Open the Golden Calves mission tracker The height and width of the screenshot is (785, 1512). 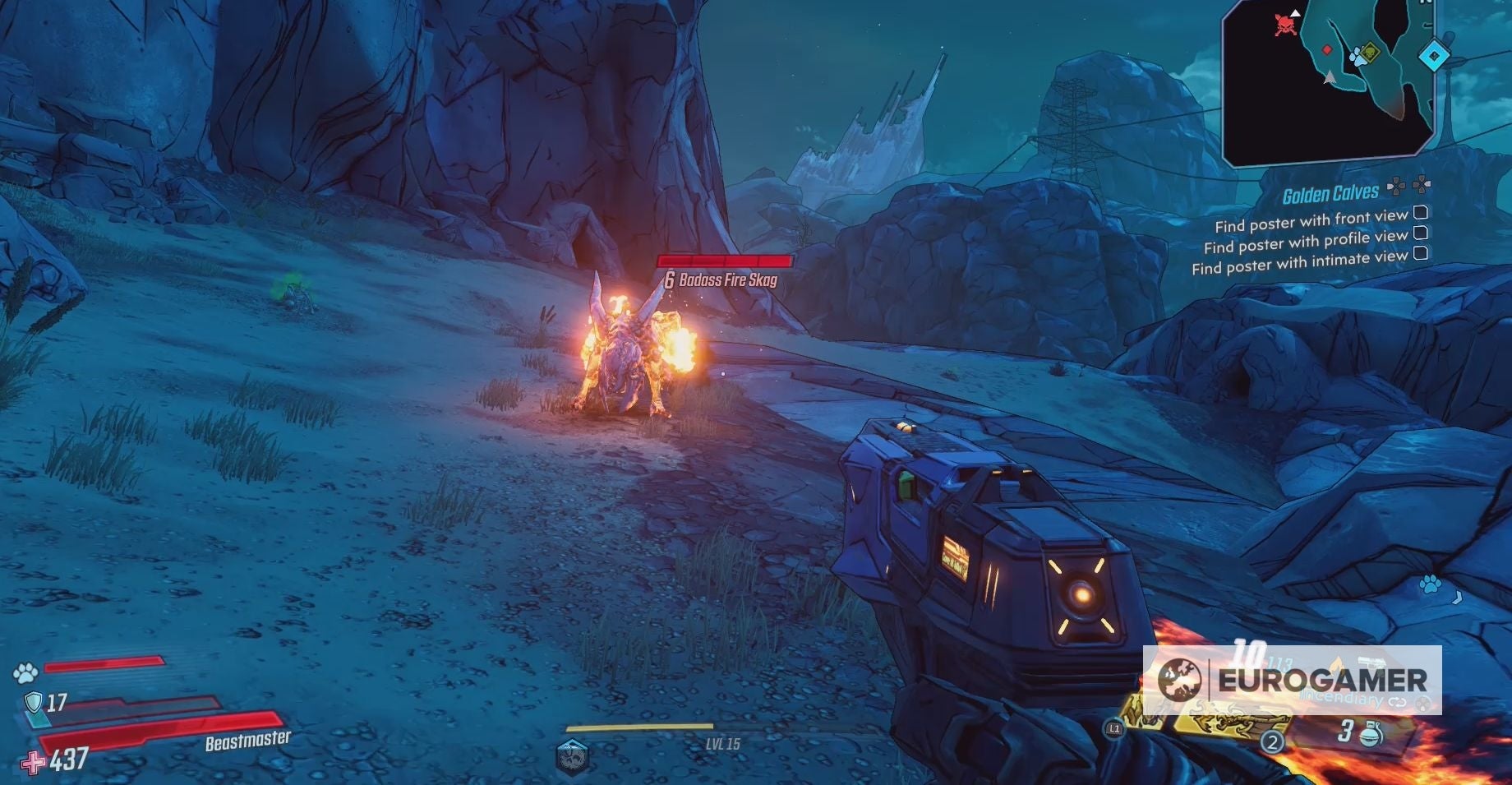click(1330, 194)
